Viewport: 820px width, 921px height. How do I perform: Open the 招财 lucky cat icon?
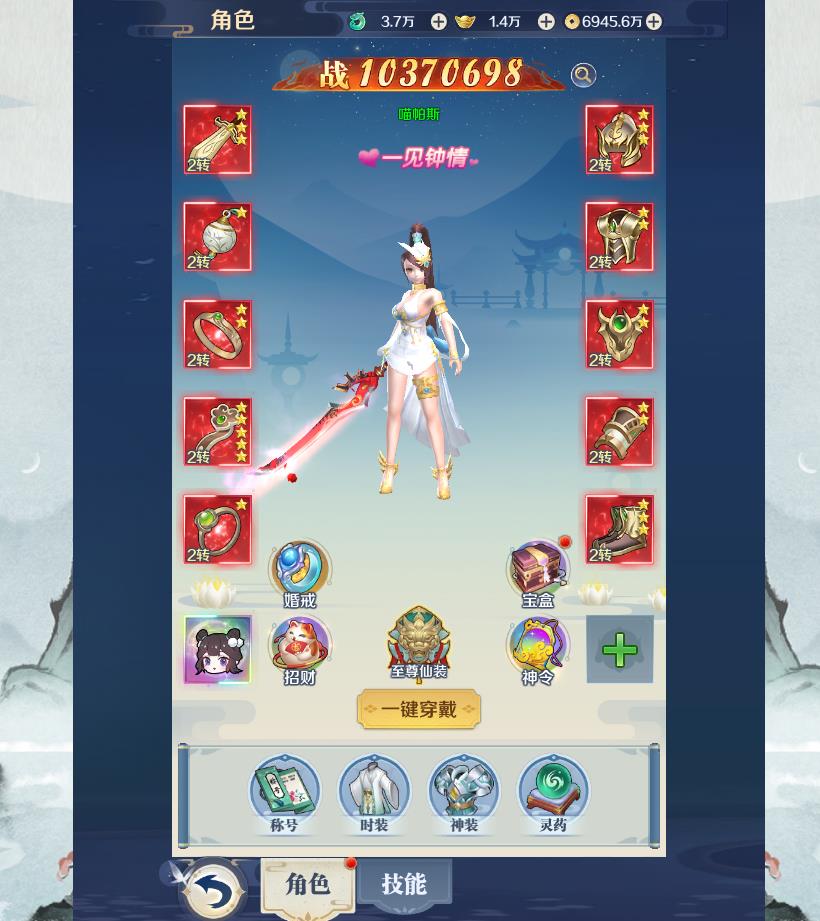tap(300, 647)
